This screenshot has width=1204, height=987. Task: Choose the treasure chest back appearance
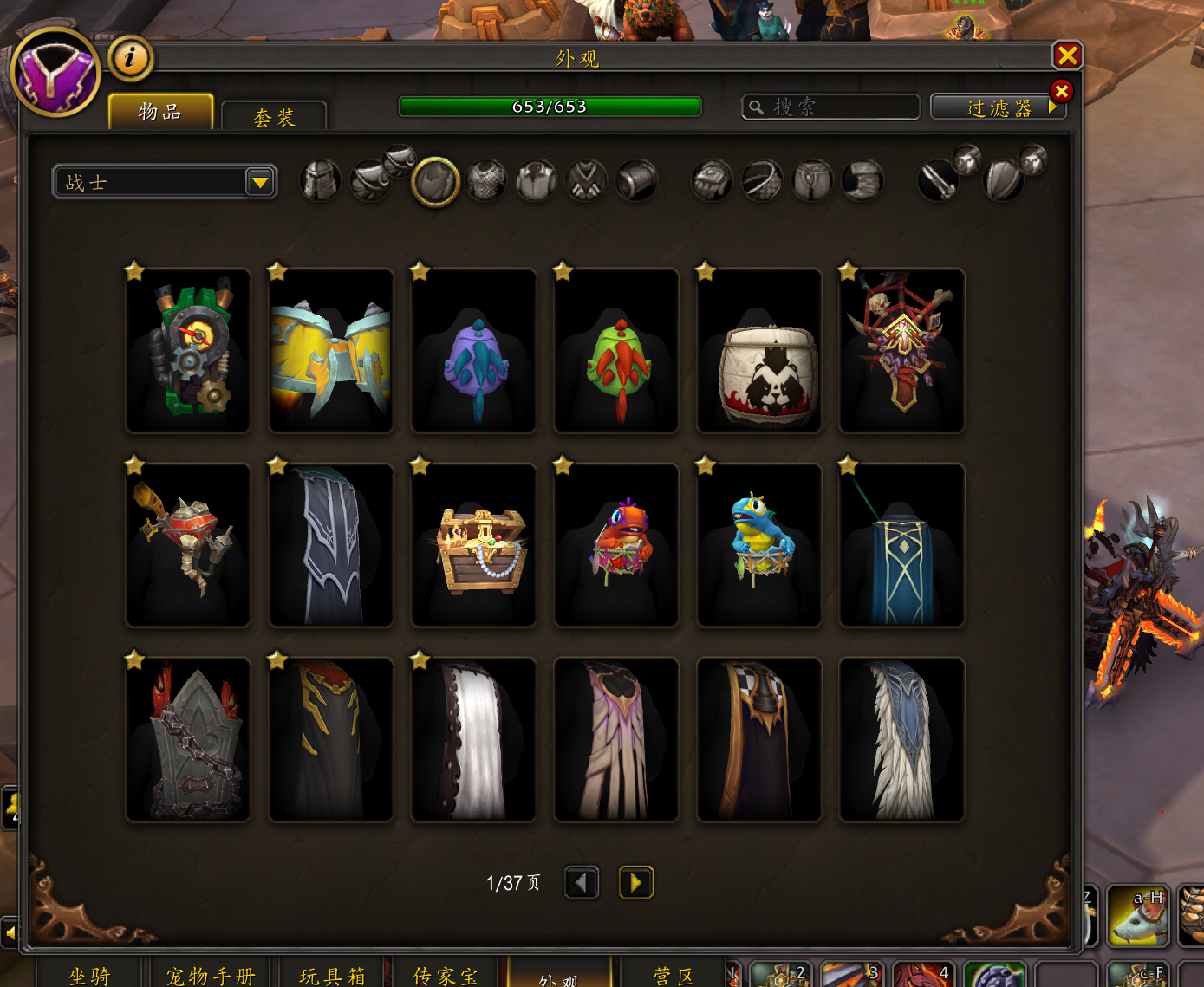pos(474,545)
